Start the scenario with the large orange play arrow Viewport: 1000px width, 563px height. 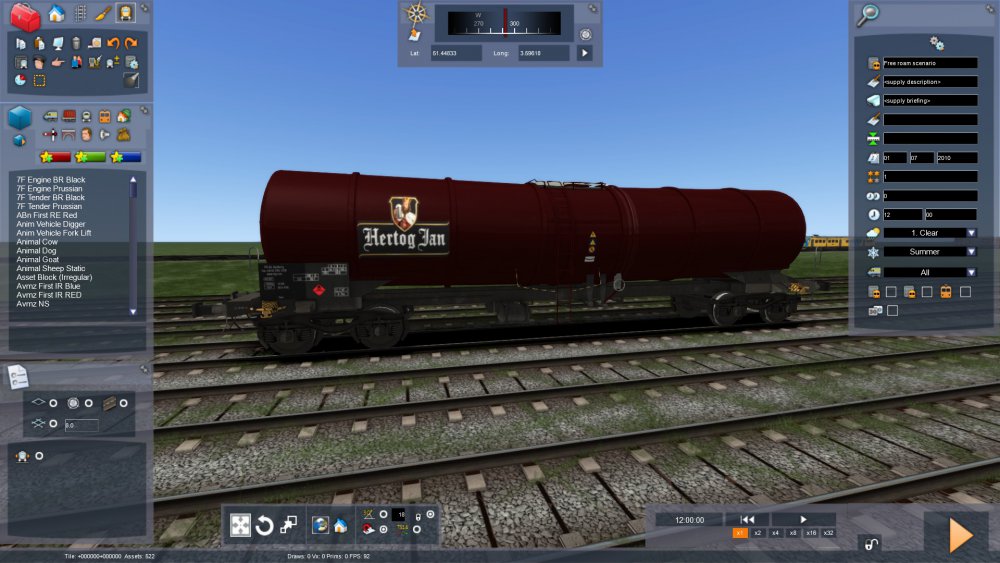coord(959,536)
